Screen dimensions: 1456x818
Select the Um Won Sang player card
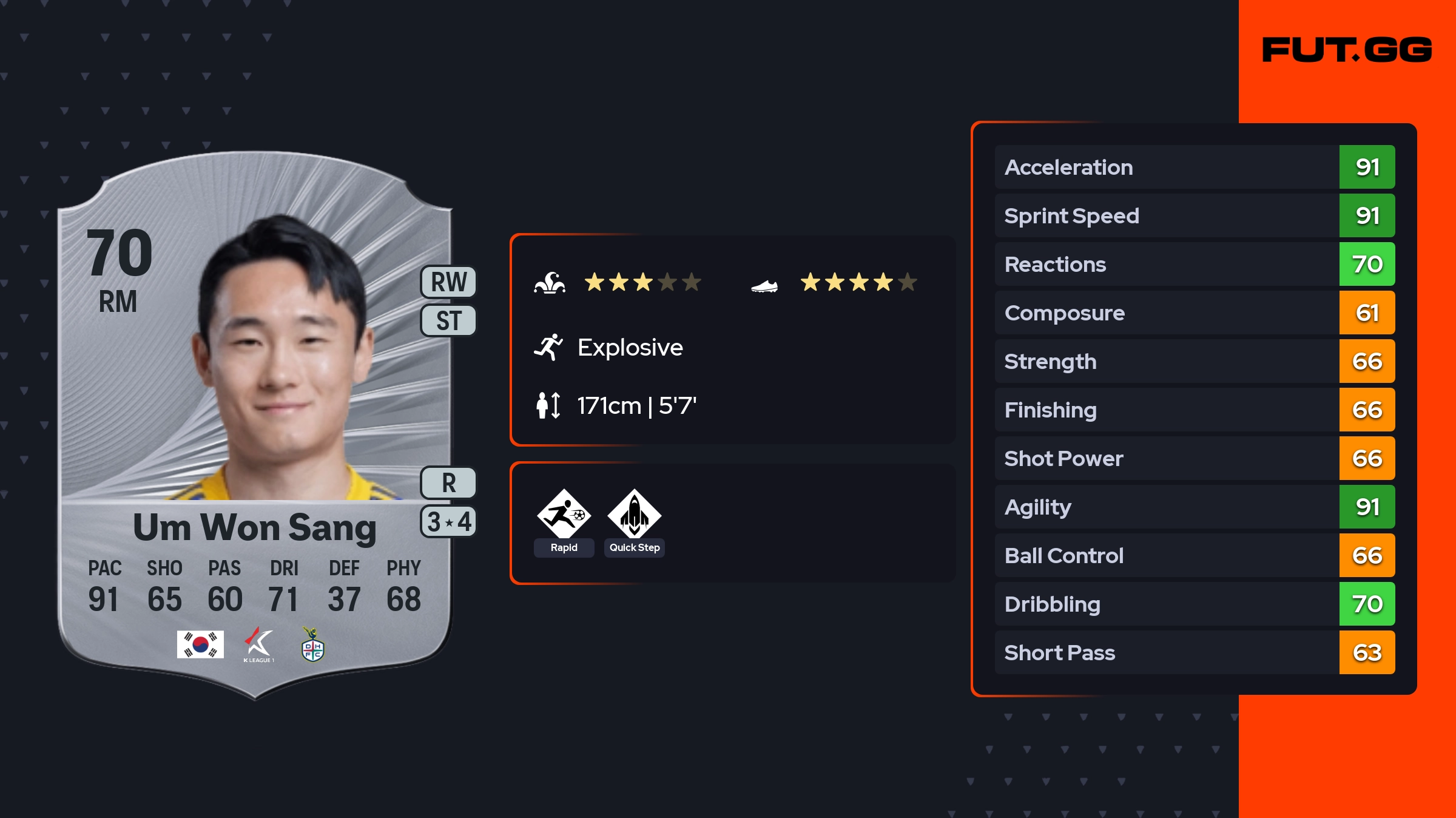[255, 425]
